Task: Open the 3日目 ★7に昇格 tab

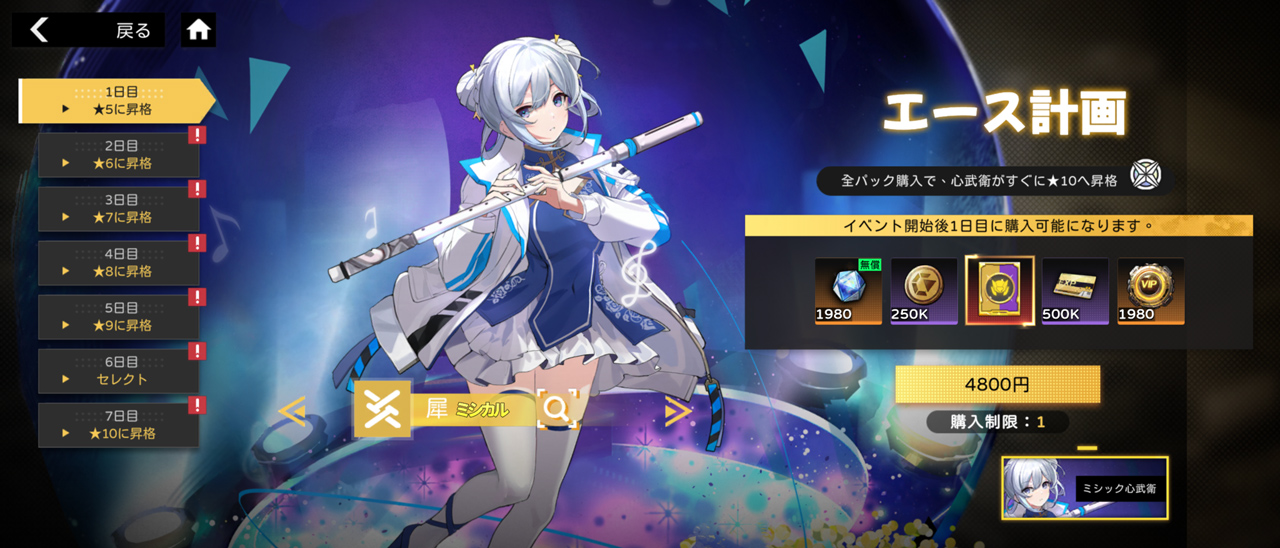Action: pos(119,209)
